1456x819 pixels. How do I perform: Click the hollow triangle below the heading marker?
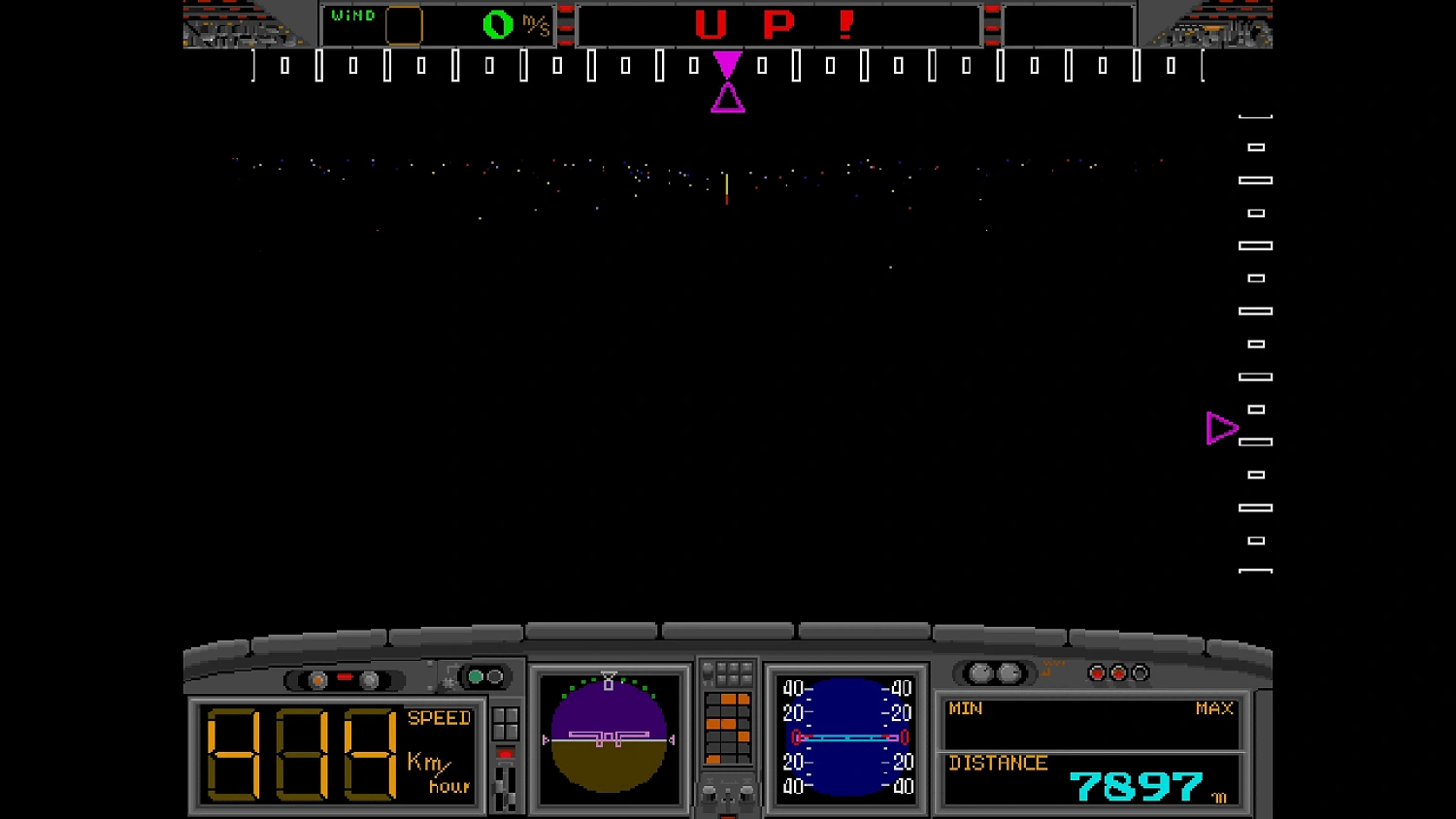coord(729,97)
